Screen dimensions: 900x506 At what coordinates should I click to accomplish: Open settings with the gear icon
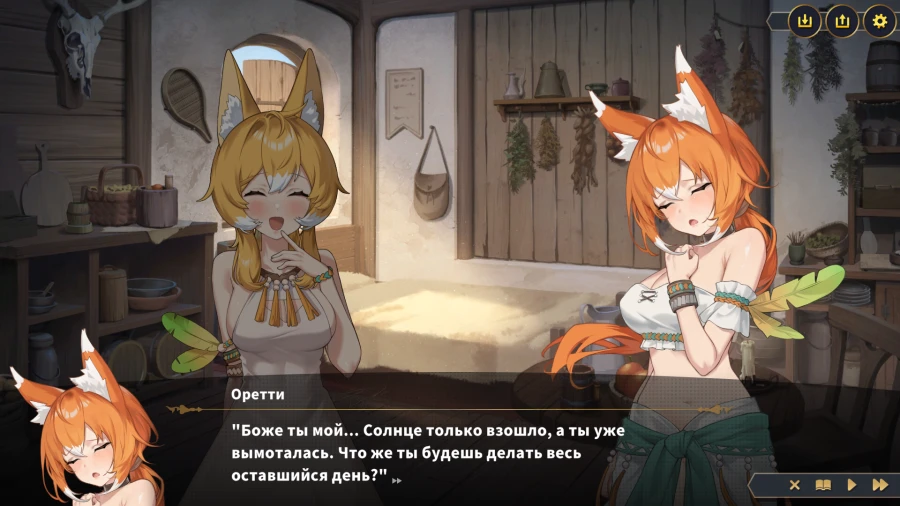(879, 20)
